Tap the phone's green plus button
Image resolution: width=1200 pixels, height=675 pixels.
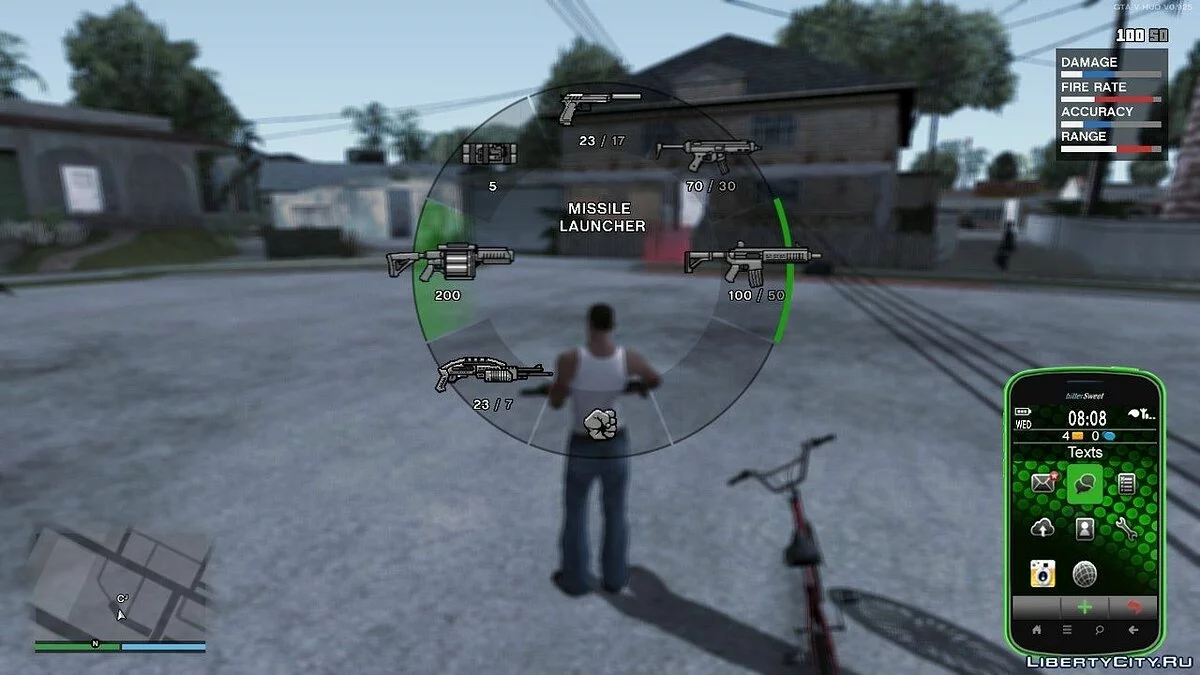coord(1085,607)
